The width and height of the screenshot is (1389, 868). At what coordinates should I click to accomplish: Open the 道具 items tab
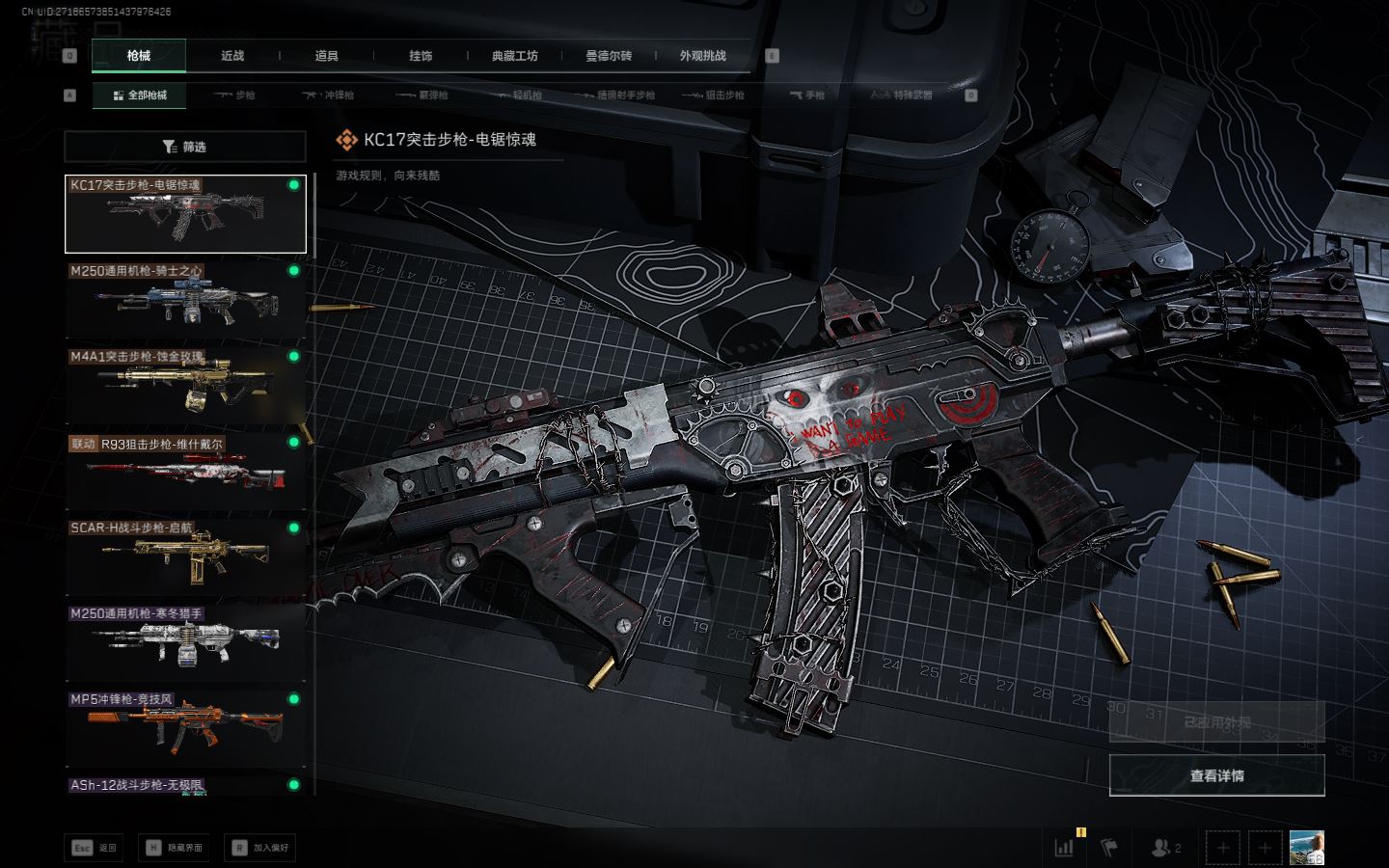click(x=326, y=56)
